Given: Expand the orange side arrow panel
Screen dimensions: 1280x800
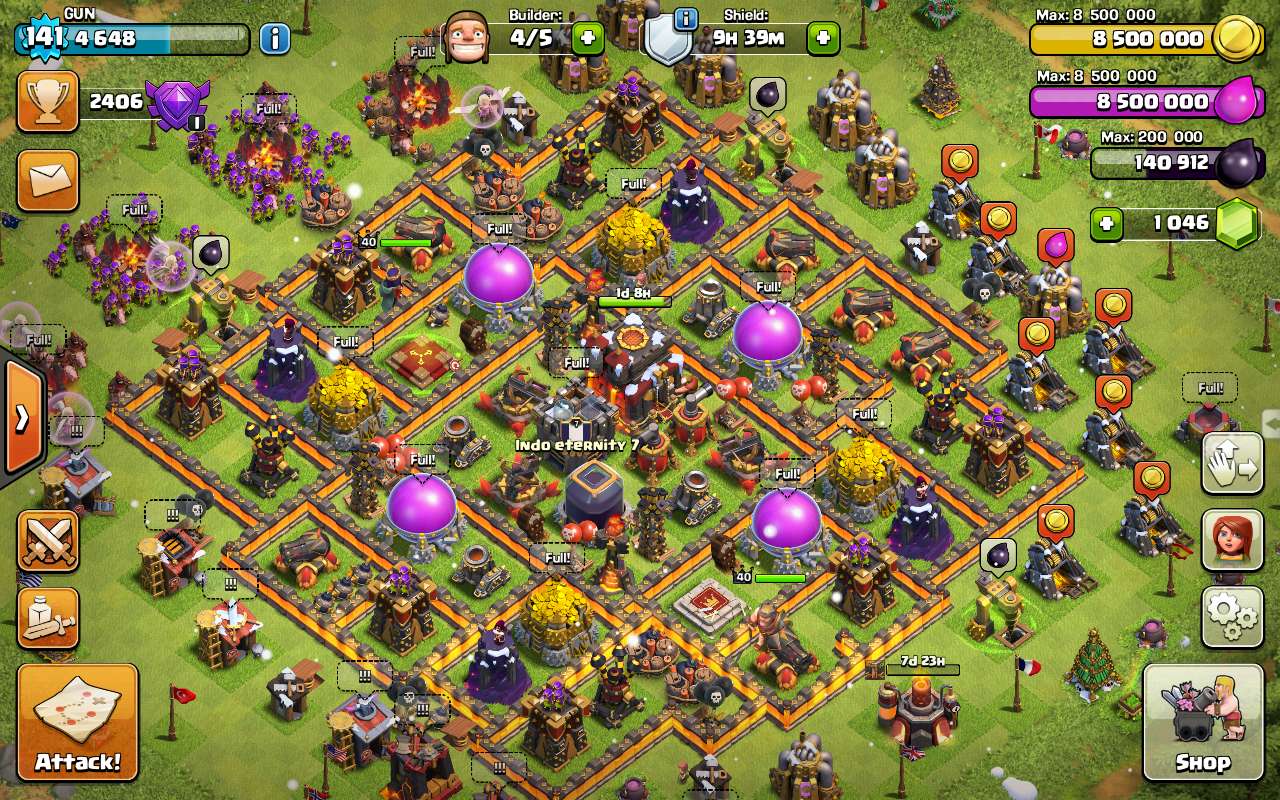Looking at the screenshot, I should tap(22, 417).
